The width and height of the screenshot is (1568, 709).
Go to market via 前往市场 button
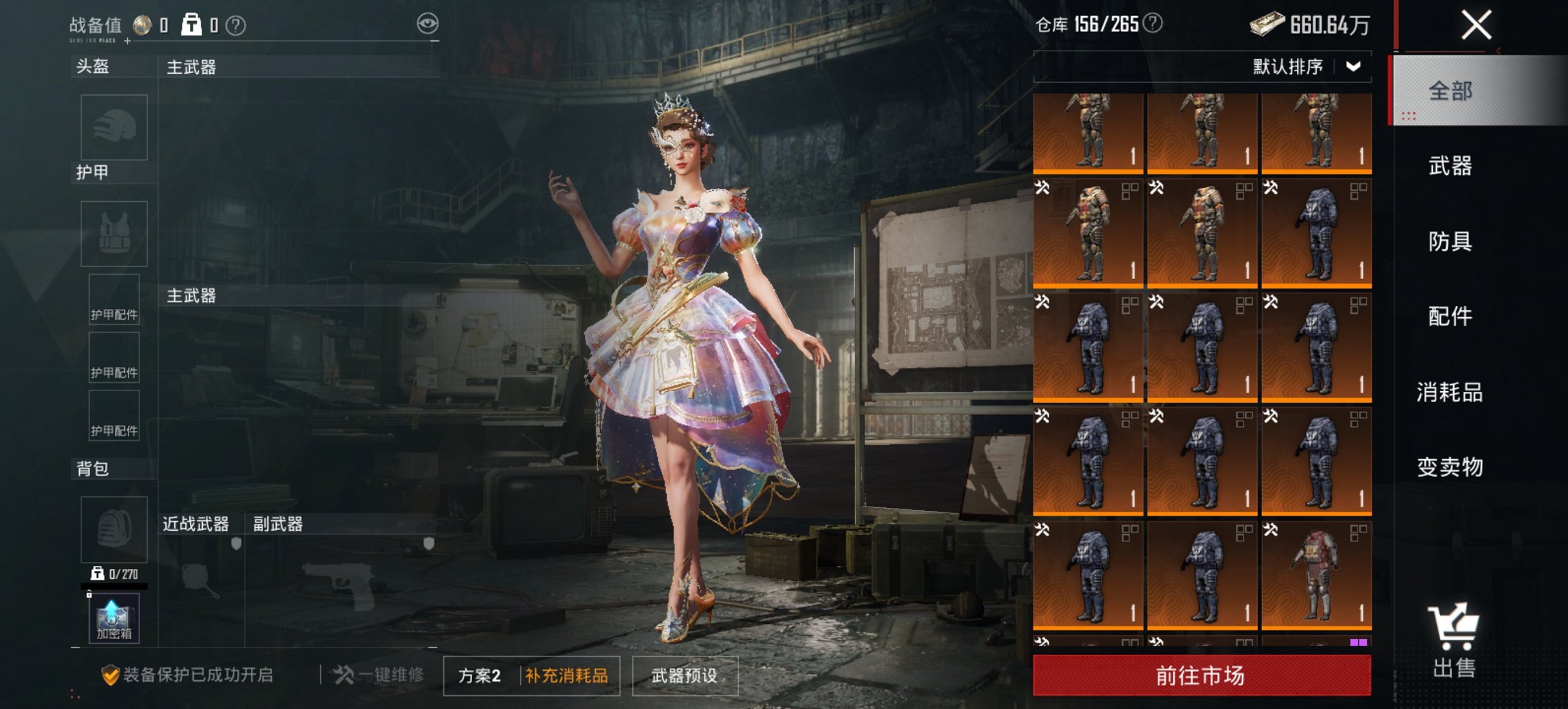tap(1201, 675)
